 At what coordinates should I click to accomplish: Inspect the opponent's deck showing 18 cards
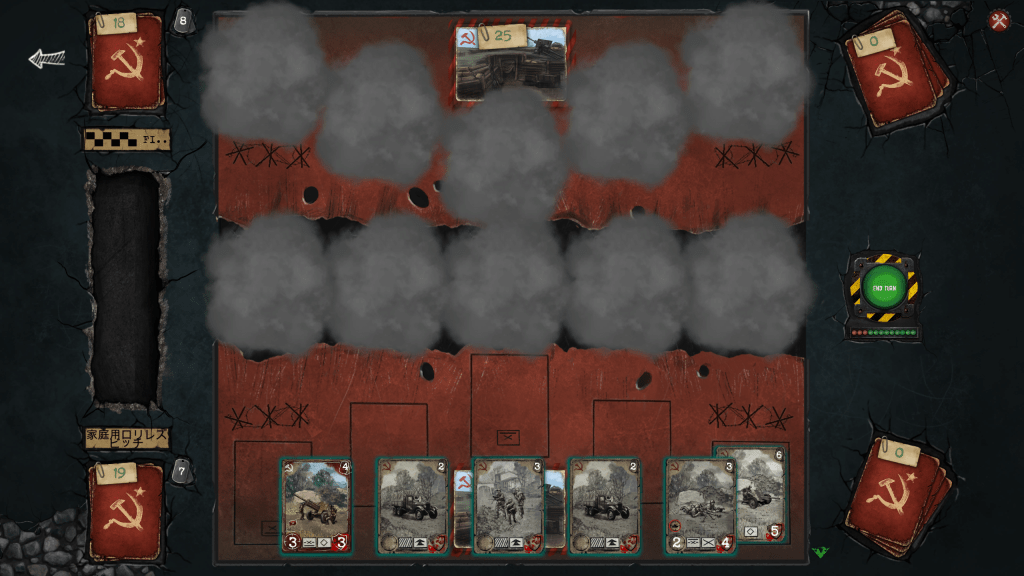[126, 60]
